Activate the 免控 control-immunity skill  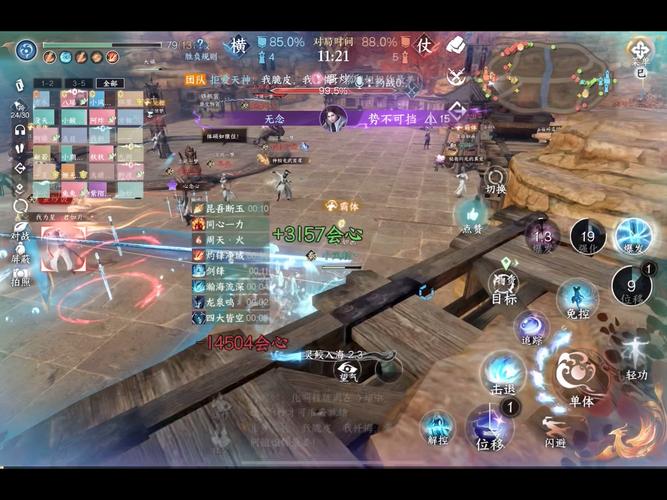tap(576, 297)
